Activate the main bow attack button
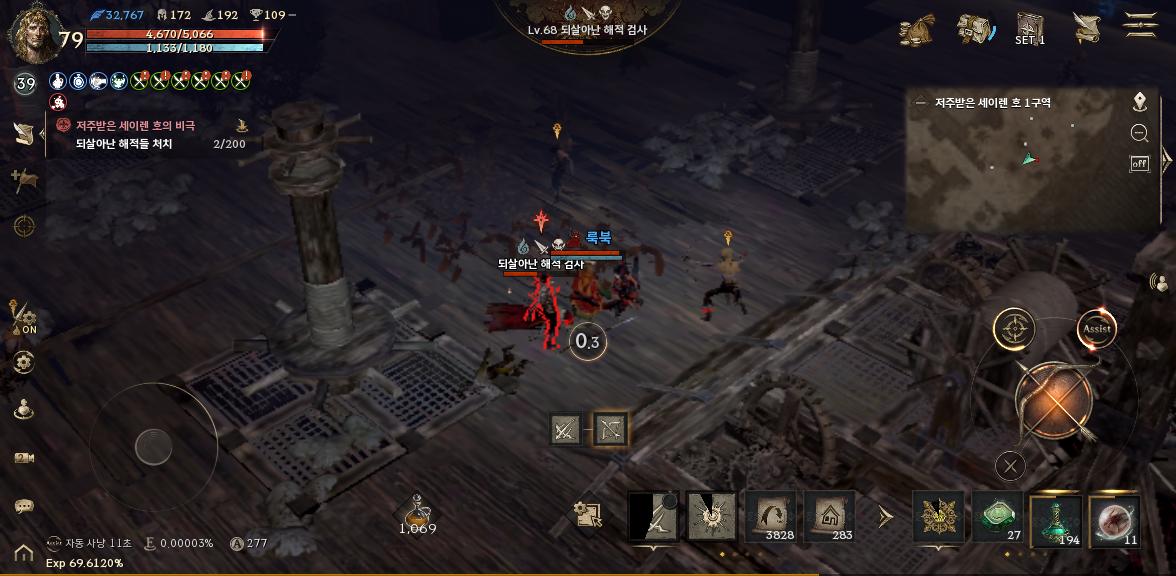This screenshot has height=576, width=1176. click(1054, 402)
